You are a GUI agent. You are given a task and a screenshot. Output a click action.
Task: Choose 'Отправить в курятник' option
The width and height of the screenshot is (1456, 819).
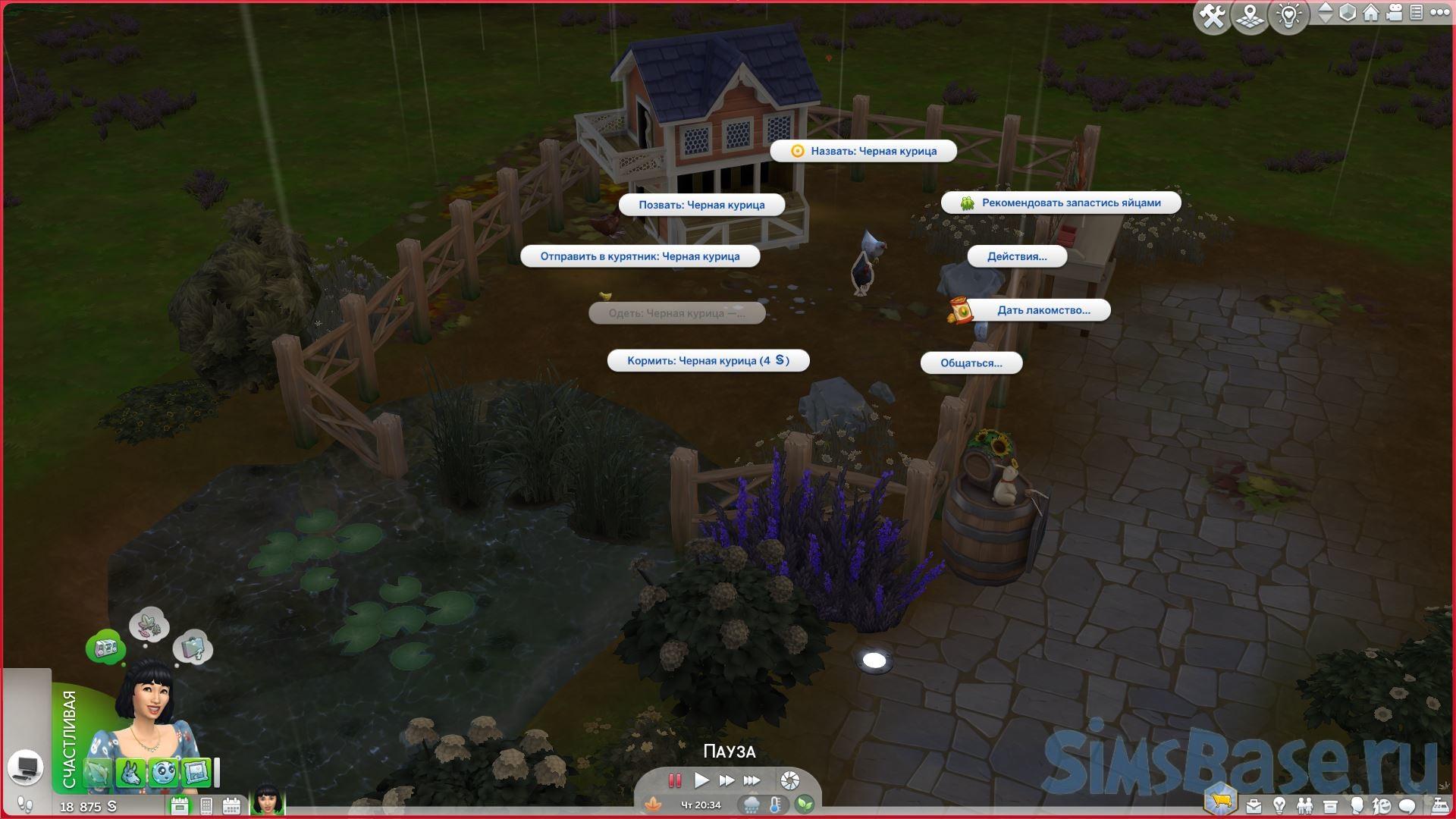point(639,256)
